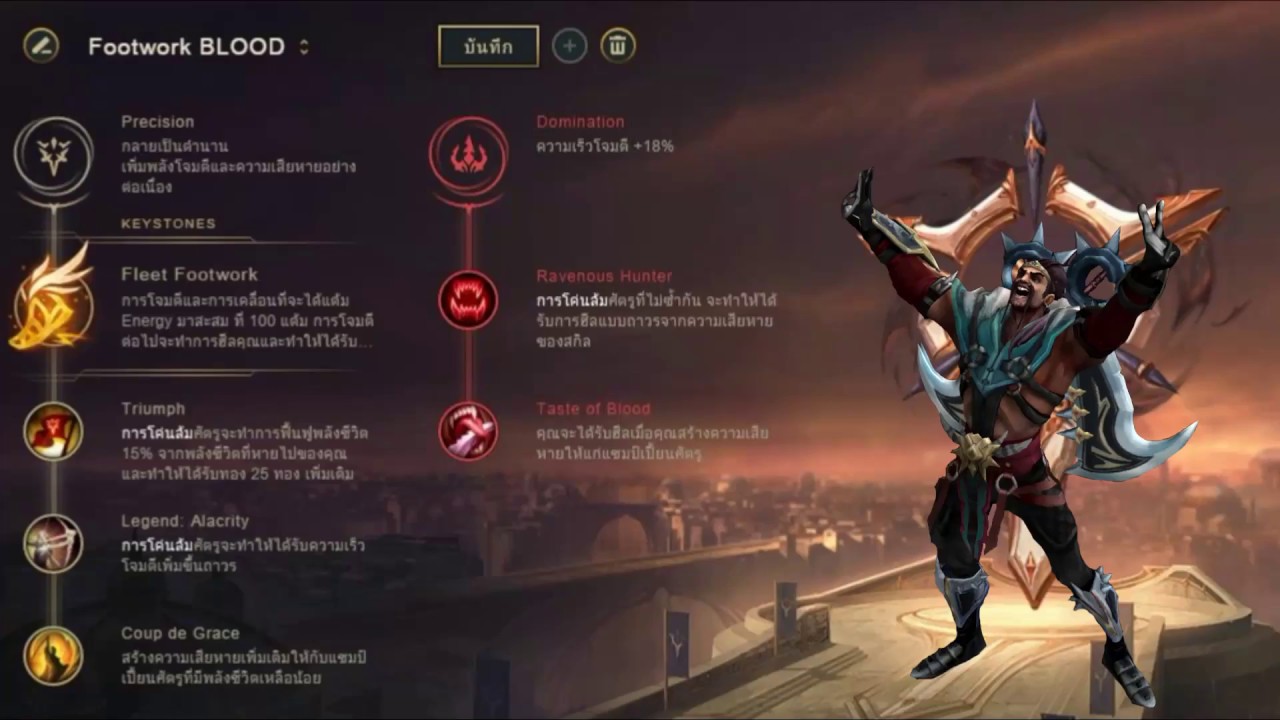Screen dimensions: 1280x720
Task: Click the Precision tree emblem icon
Action: click(x=55, y=155)
